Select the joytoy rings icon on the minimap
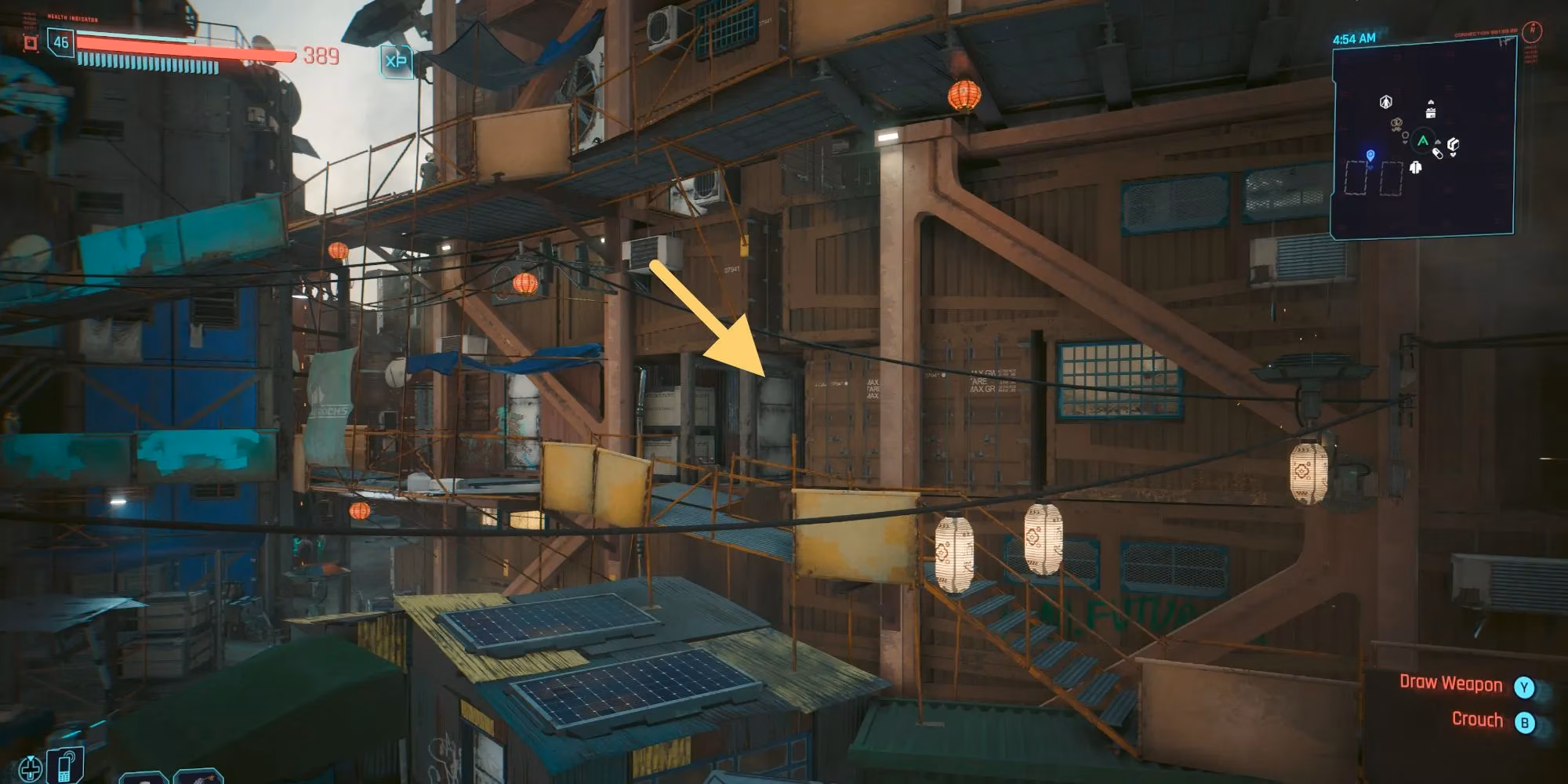 pos(1396,124)
